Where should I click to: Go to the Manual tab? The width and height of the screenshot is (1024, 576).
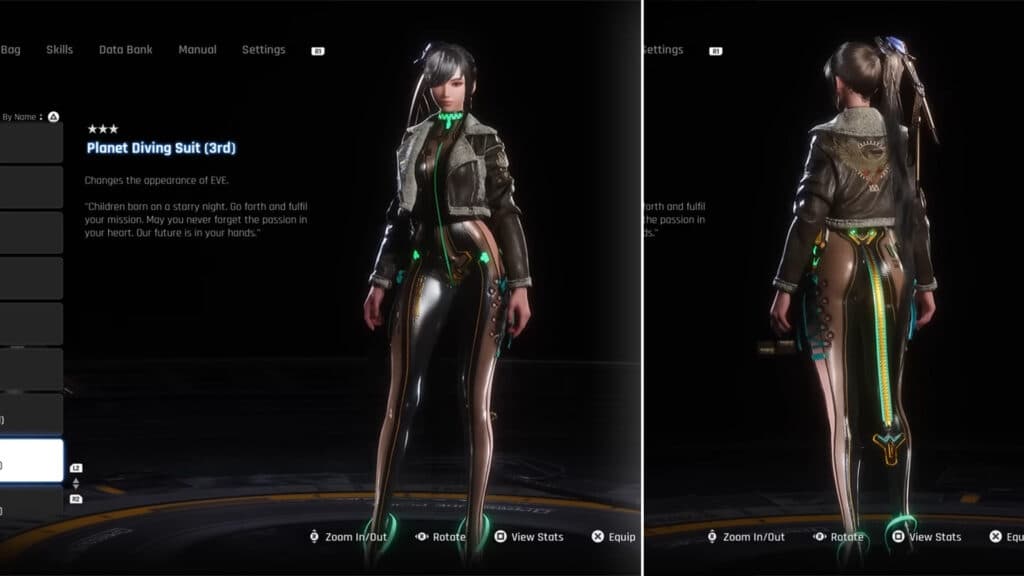tap(197, 50)
